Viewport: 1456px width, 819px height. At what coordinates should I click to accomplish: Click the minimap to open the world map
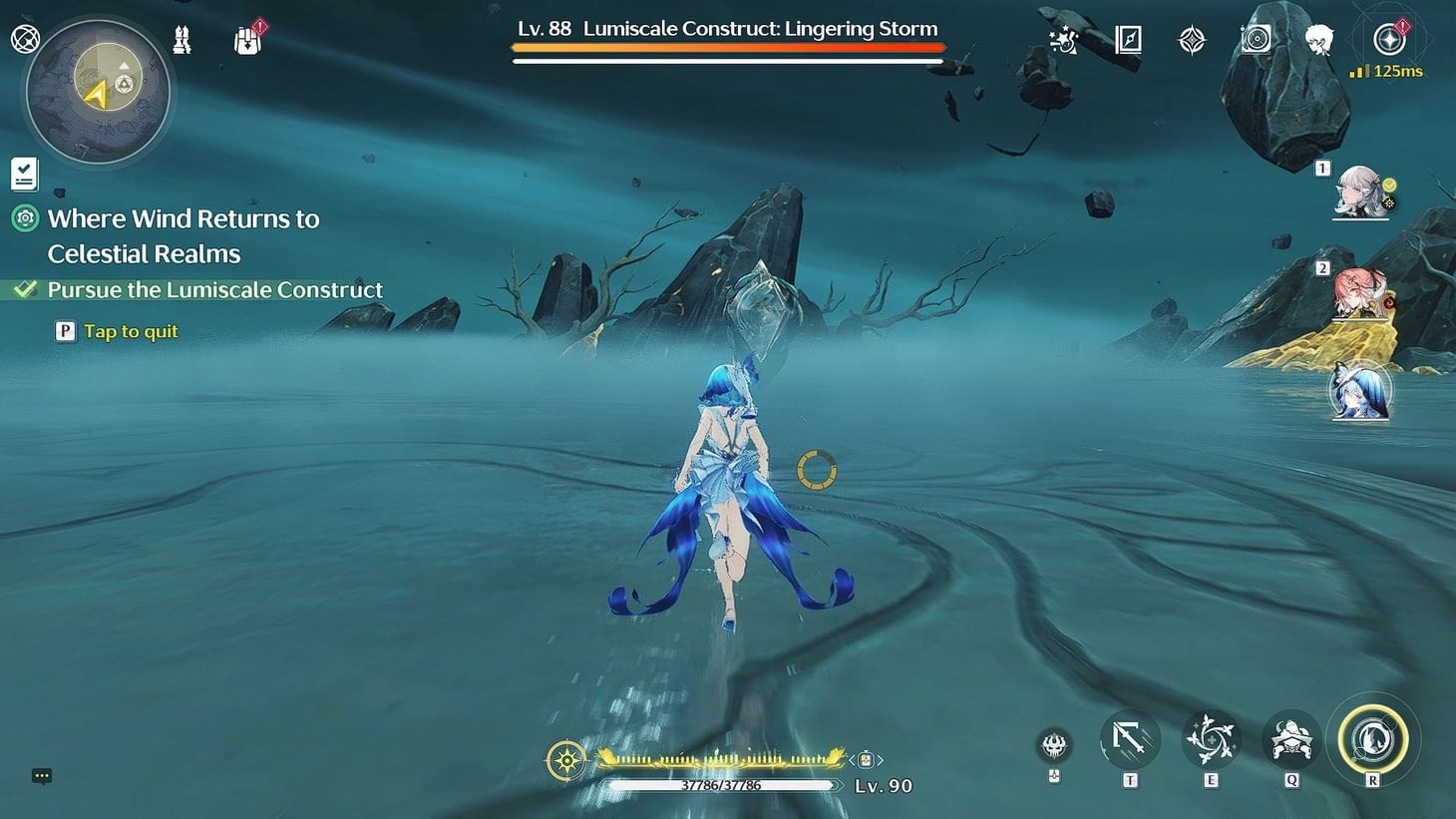pos(95,92)
